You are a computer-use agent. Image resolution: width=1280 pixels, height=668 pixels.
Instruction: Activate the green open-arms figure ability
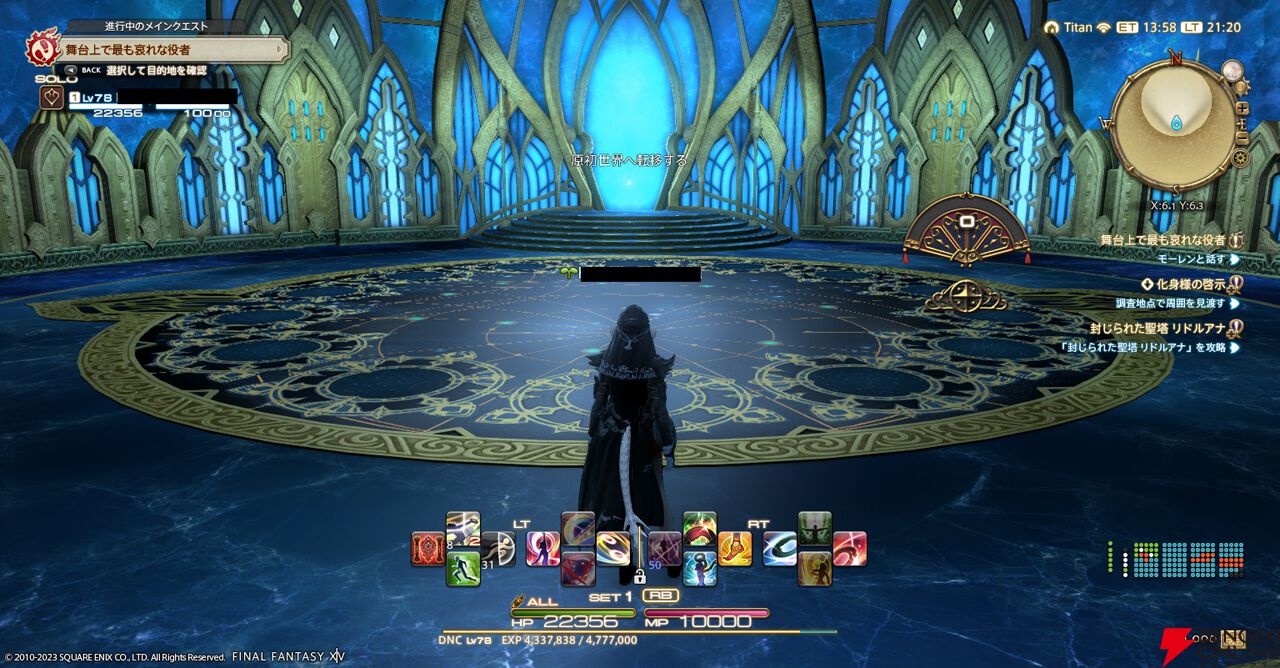coord(815,529)
